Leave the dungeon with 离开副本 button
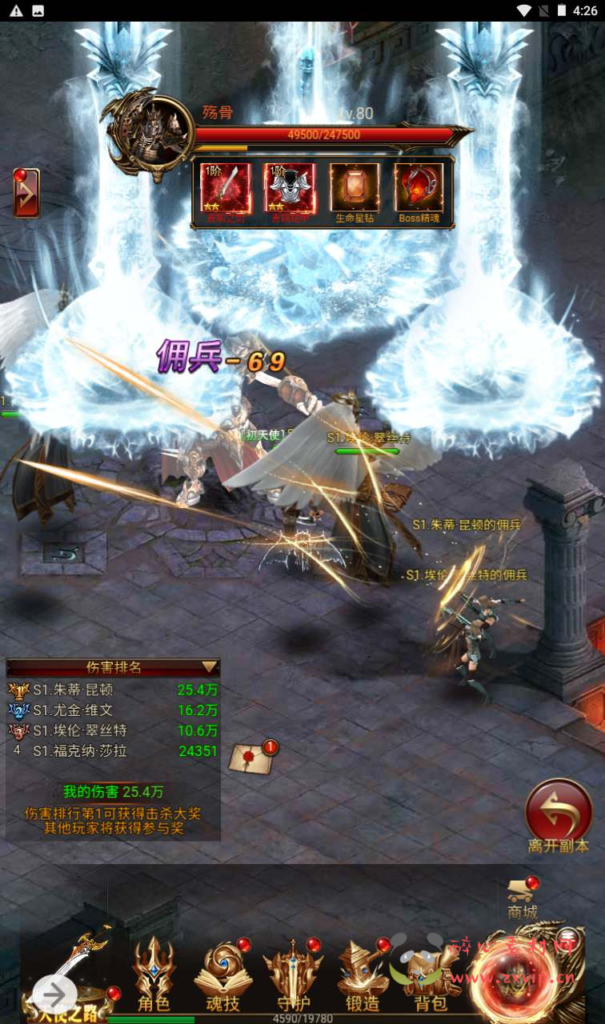 coord(558,810)
